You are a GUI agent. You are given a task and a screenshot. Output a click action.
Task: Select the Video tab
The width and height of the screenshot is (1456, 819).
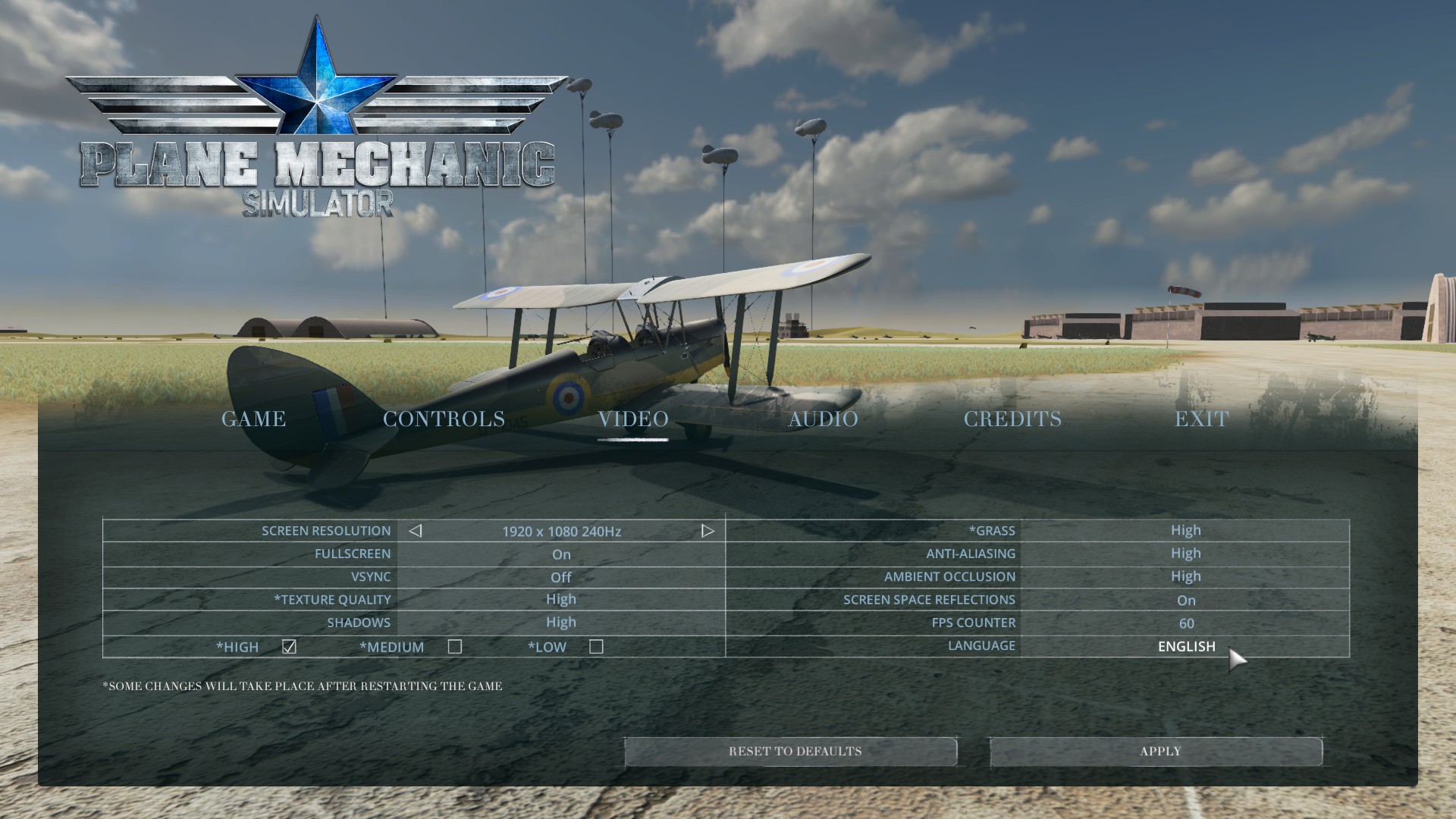(x=633, y=419)
